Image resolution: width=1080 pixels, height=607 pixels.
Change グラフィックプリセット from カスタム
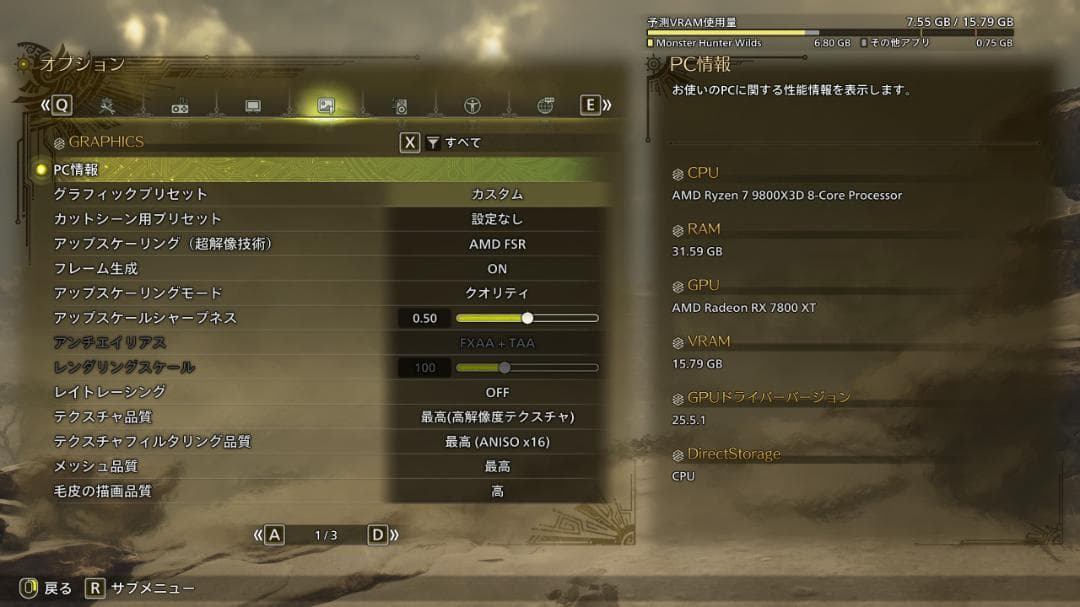(497, 194)
